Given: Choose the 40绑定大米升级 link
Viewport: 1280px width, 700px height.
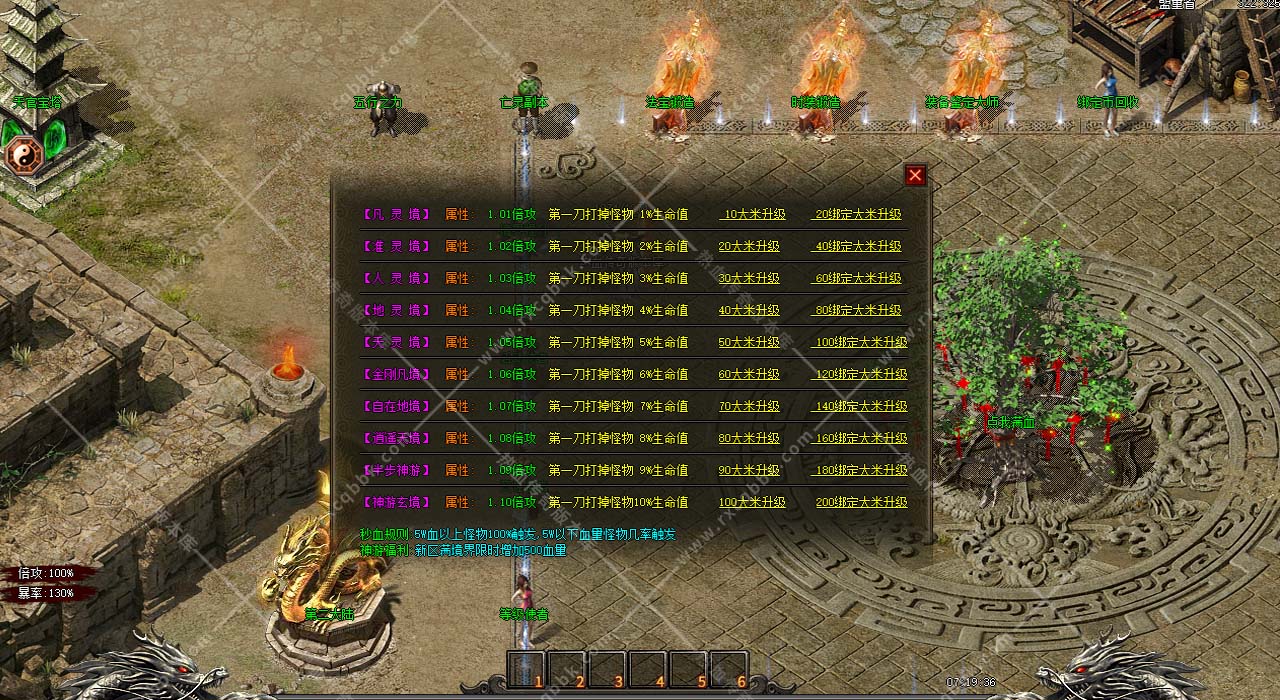Looking at the screenshot, I should click(x=858, y=246).
